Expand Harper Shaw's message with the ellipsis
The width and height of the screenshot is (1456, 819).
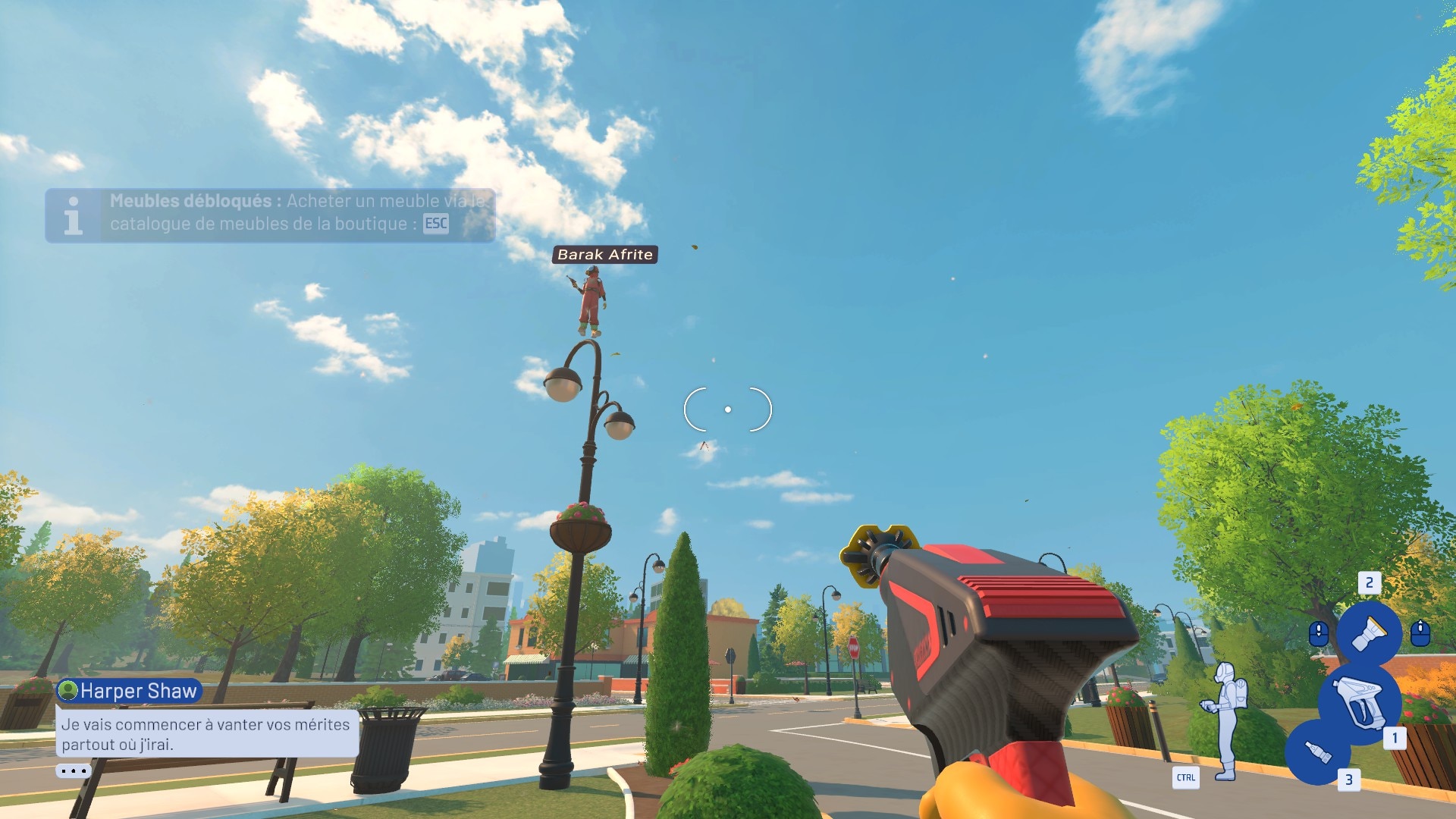(74, 771)
